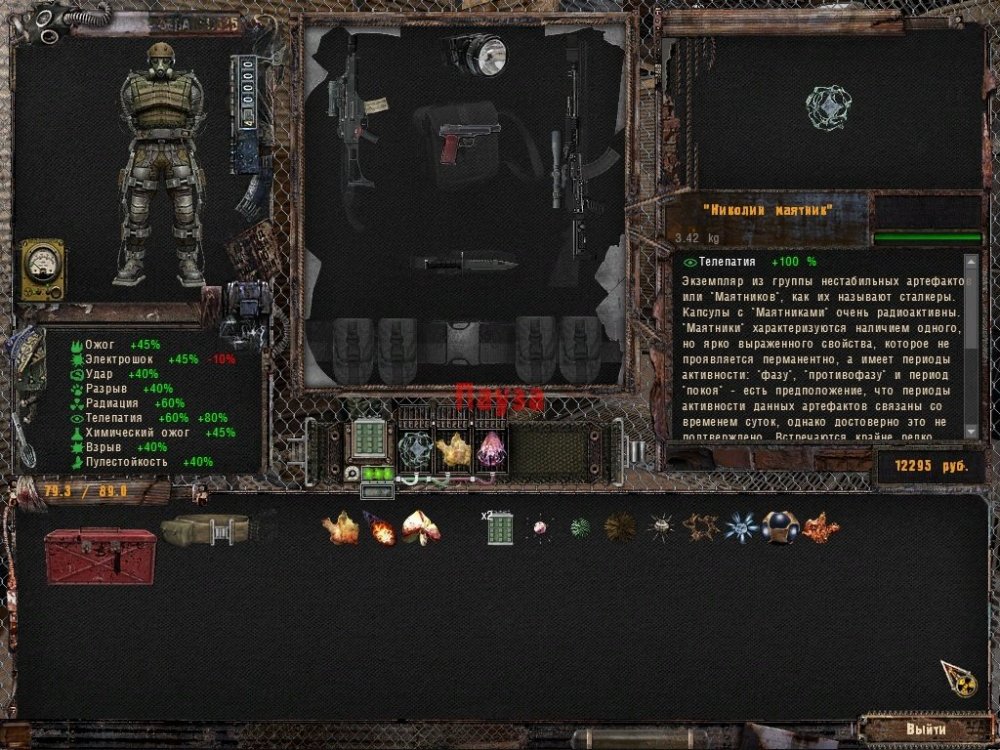Select the green spiky ball artifact
The image size is (1000, 750).
point(580,528)
